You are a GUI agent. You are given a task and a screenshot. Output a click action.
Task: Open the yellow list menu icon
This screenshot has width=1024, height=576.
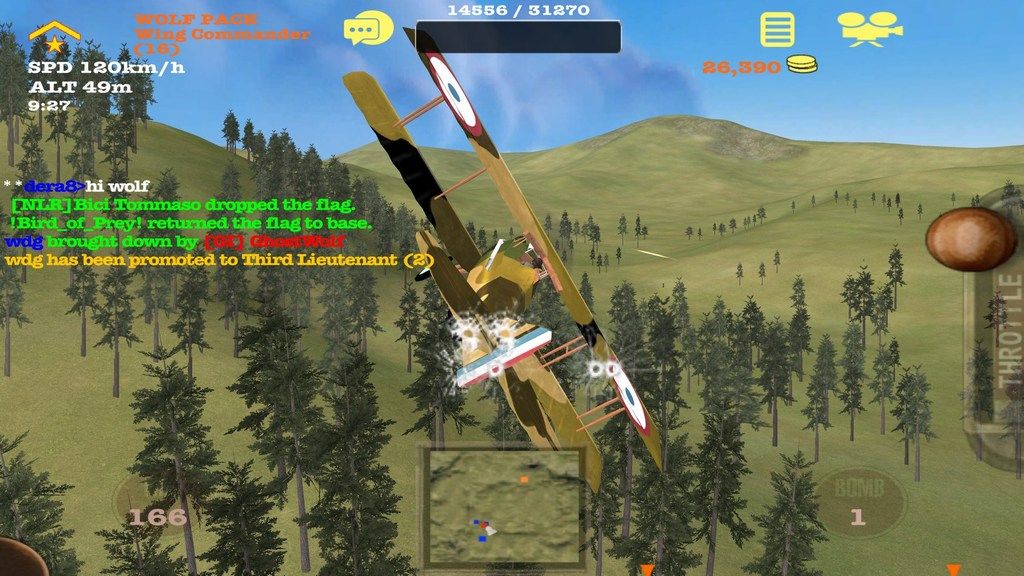tap(777, 29)
